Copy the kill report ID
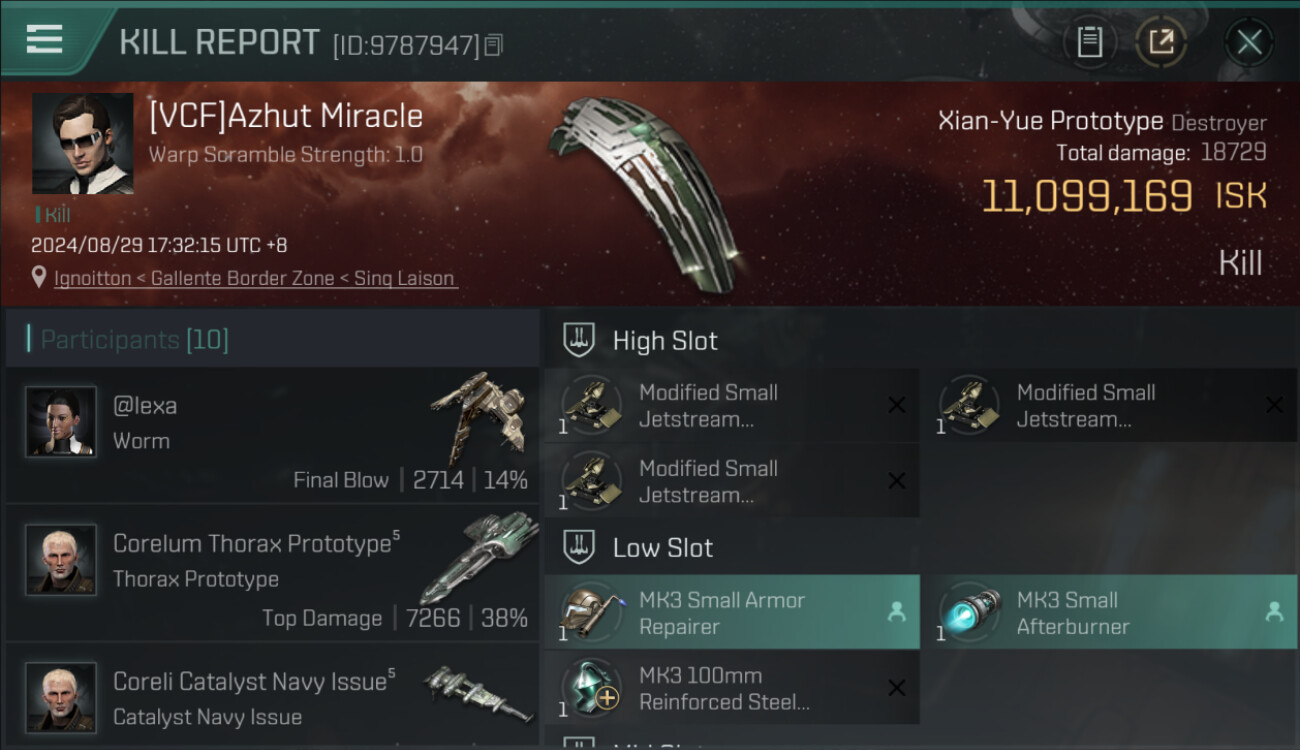The width and height of the screenshot is (1300, 750). pyautogui.click(x=493, y=45)
